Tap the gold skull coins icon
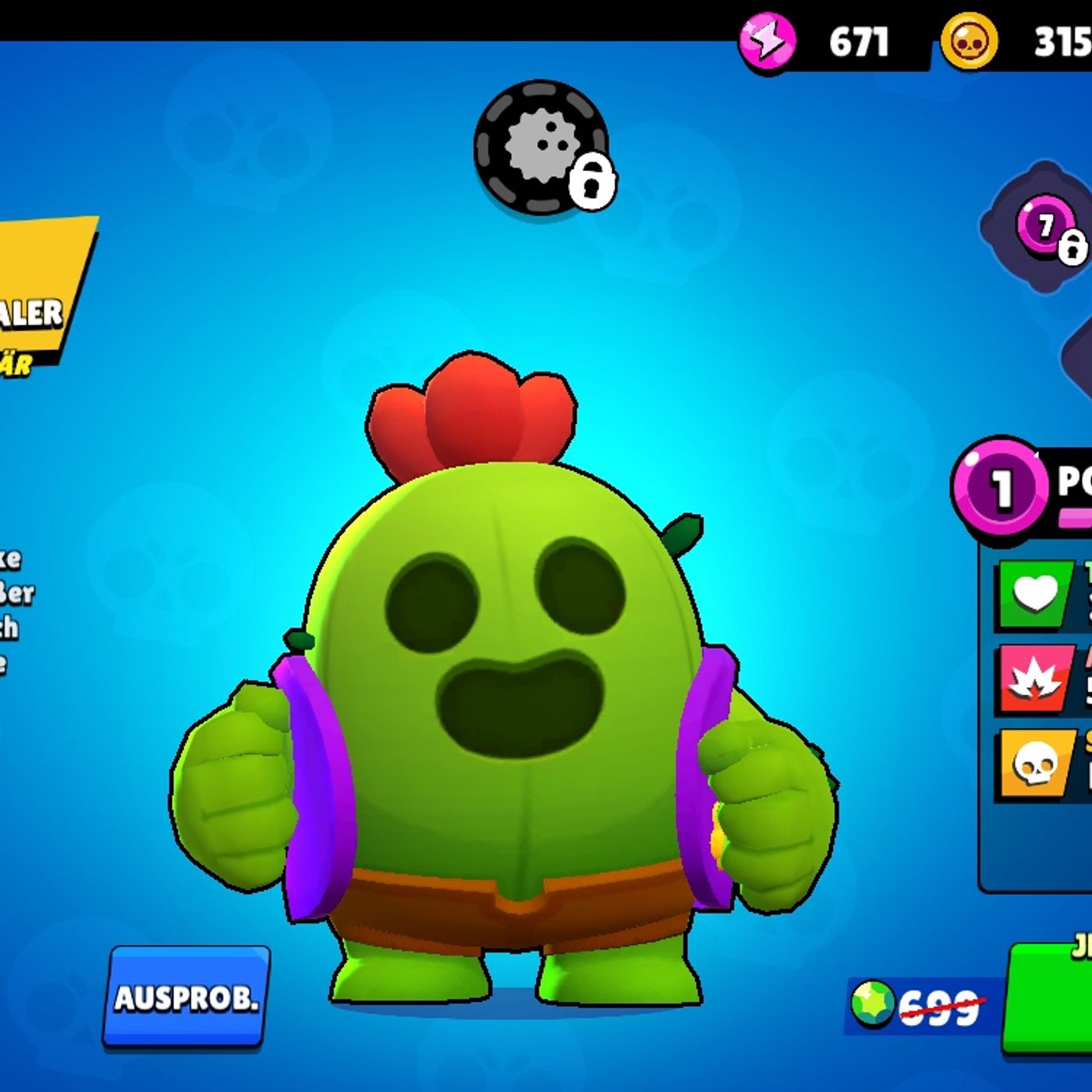Image resolution: width=1092 pixels, height=1092 pixels. click(x=969, y=41)
